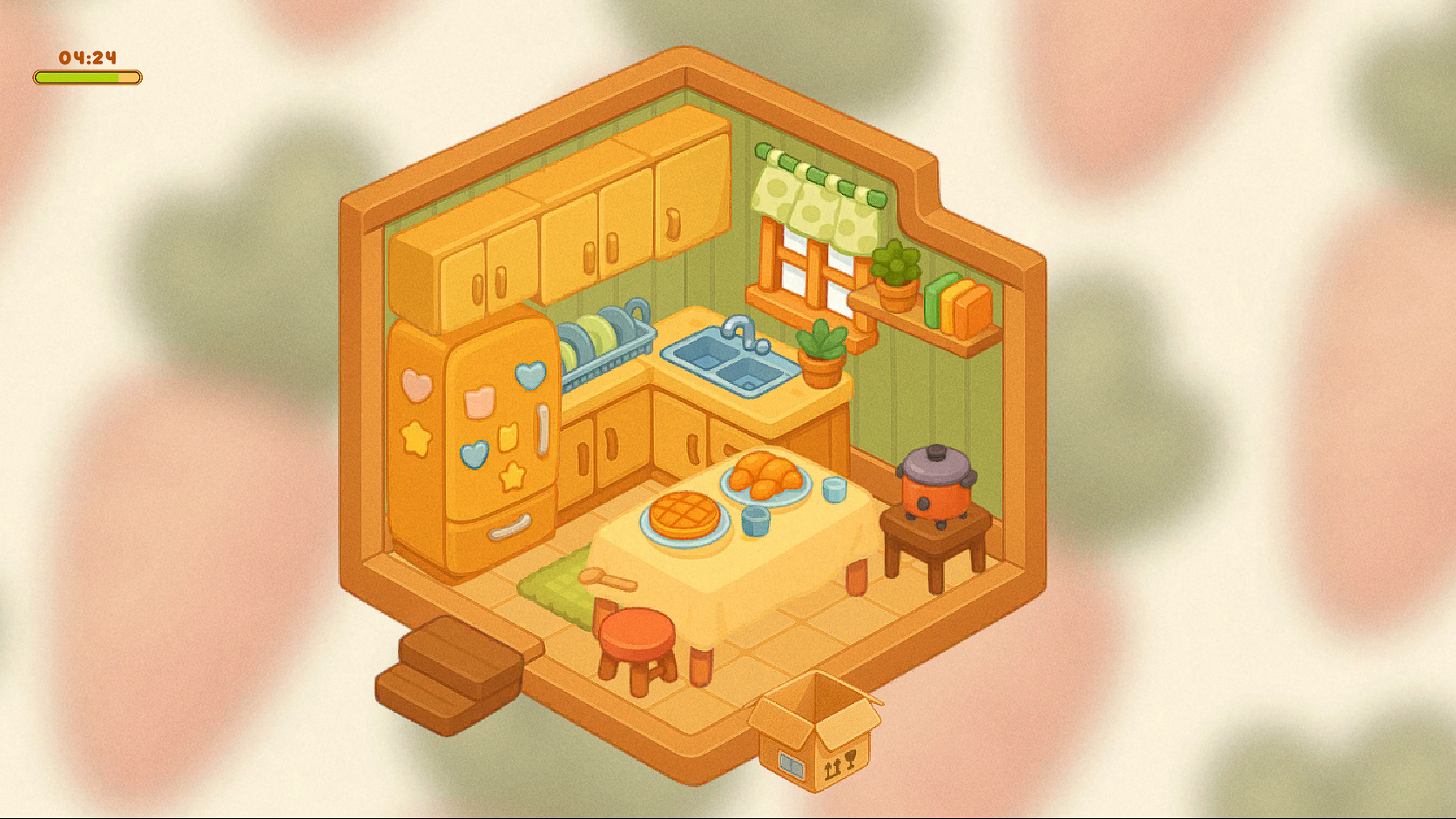Click the timer progress bar
Viewport: 1456px width, 819px height.
pyautogui.click(x=87, y=77)
